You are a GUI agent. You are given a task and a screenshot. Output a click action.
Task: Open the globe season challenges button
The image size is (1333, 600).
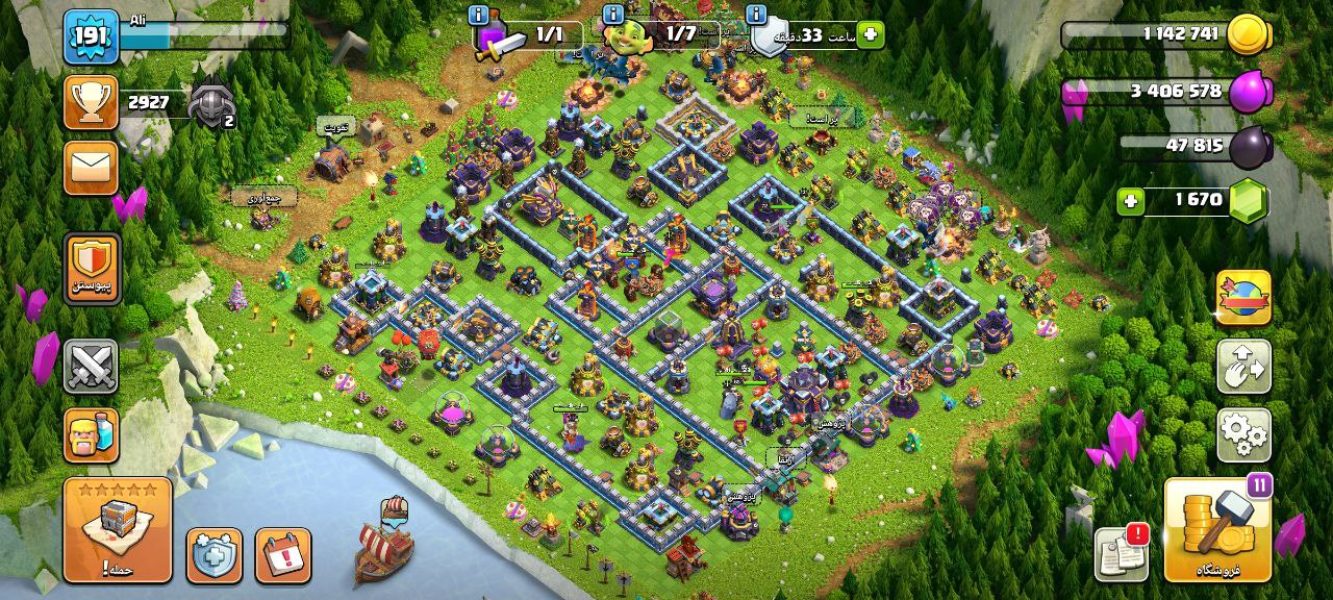coord(1243,297)
